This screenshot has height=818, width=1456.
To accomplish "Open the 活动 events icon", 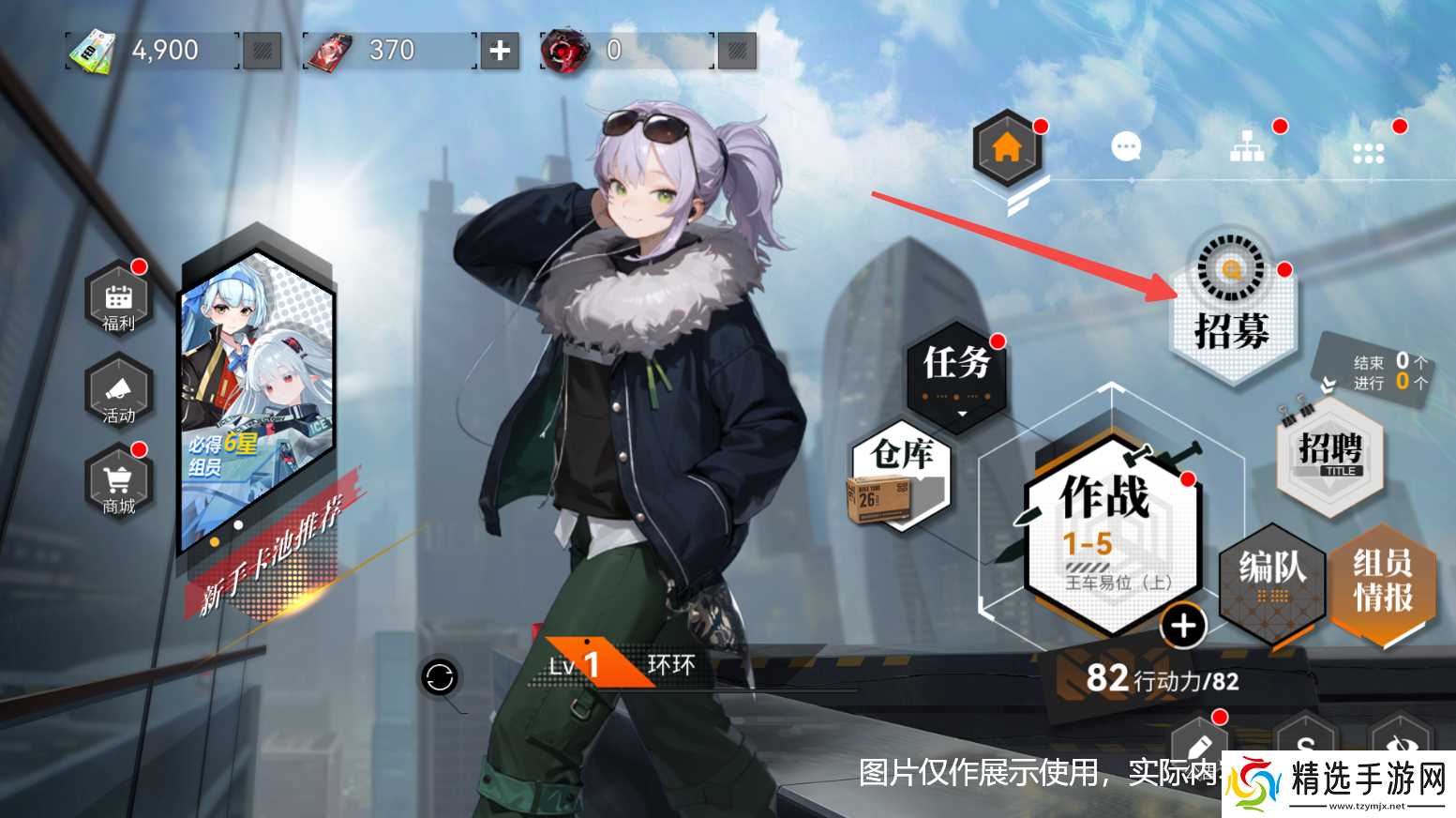I will point(116,393).
